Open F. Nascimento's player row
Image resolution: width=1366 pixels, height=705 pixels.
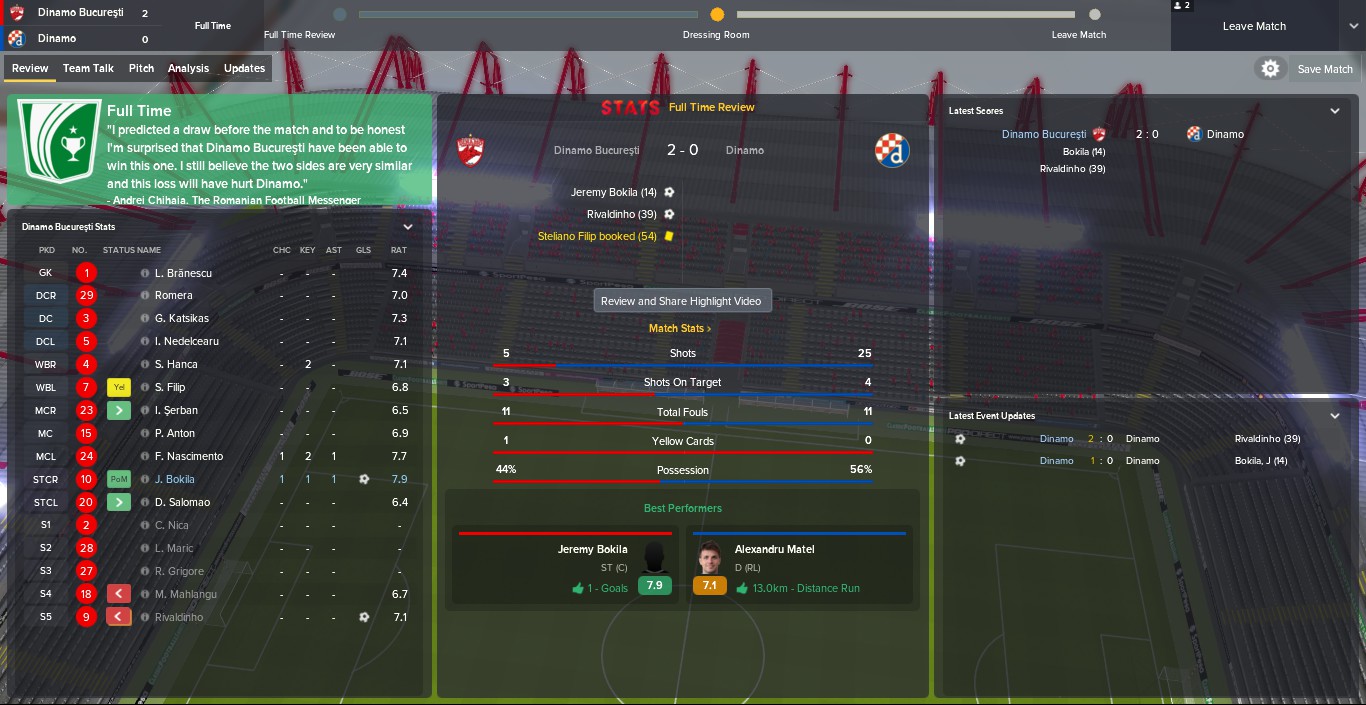(x=189, y=456)
